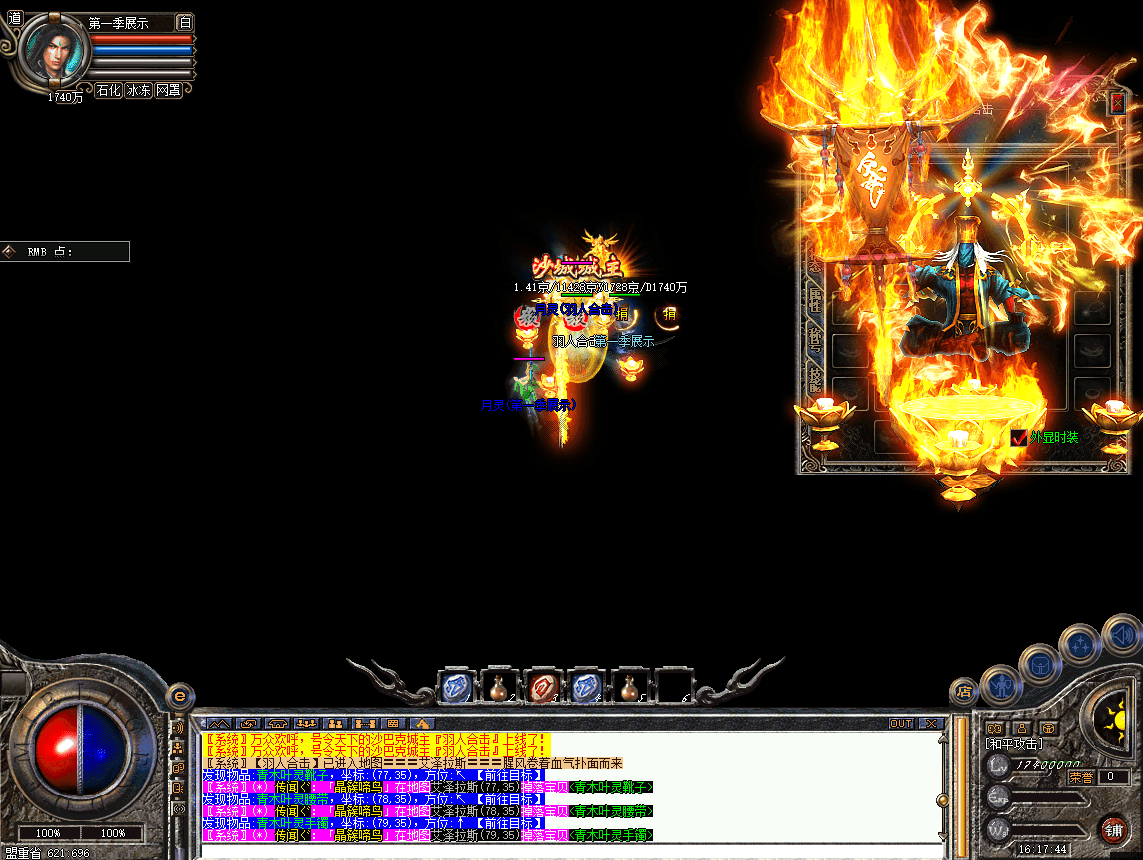Open the character status round icon

[999, 686]
